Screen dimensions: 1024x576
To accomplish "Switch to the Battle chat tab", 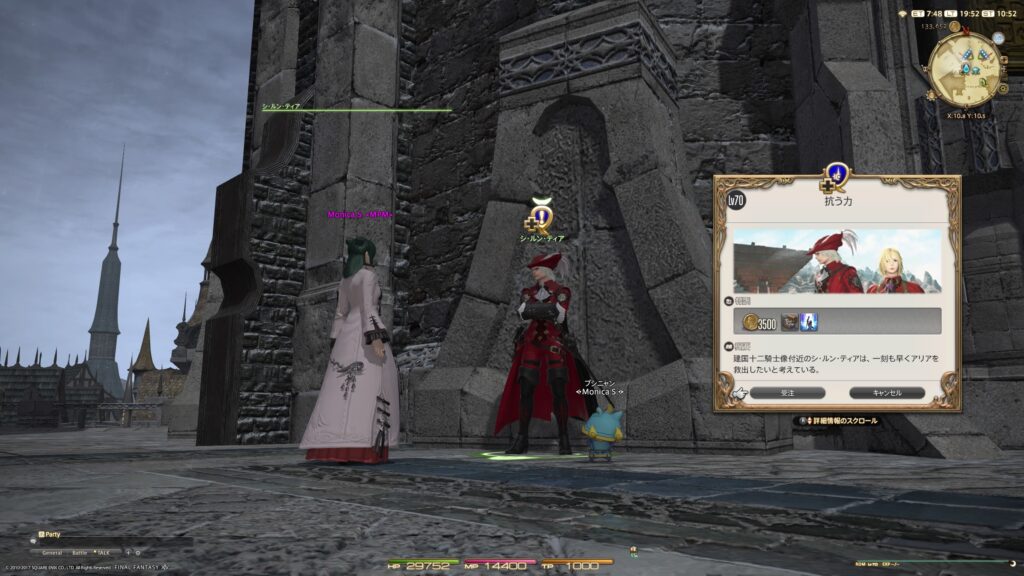I will (79, 552).
